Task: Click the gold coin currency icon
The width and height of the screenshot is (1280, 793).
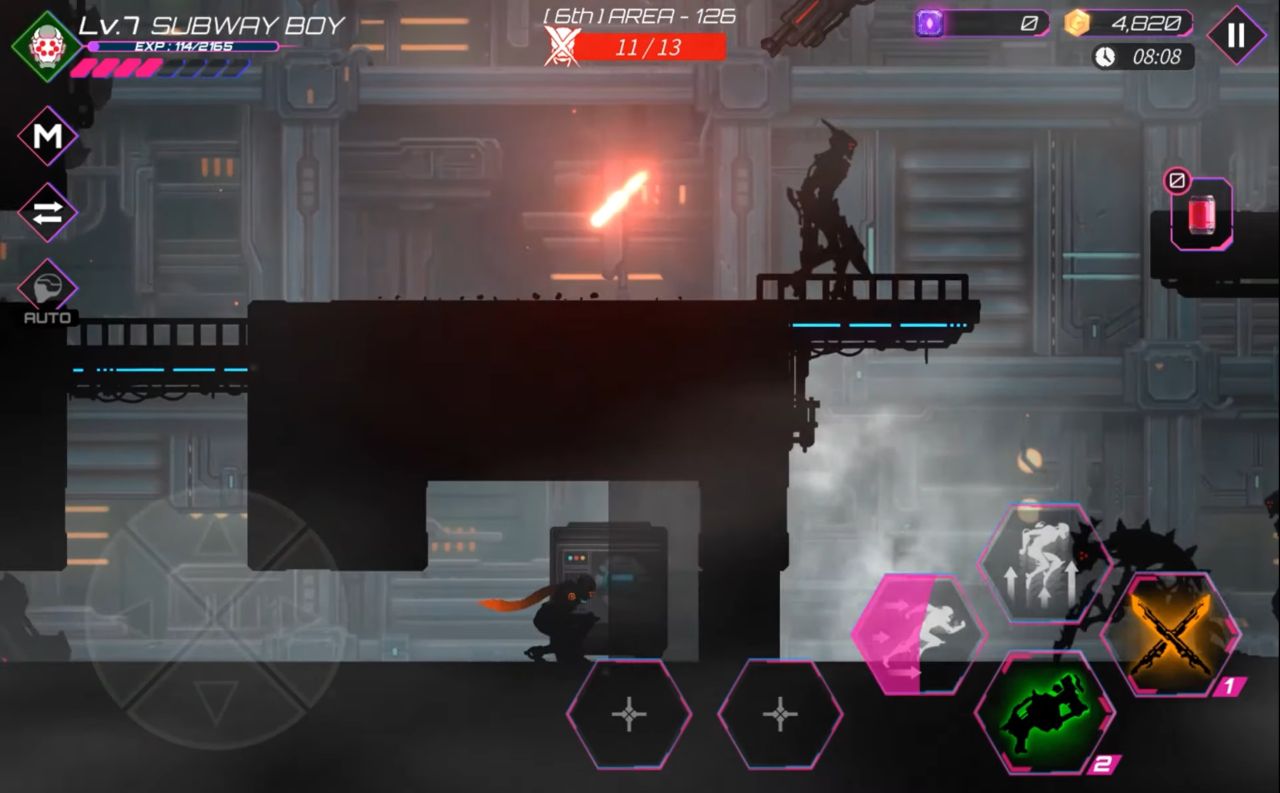Action: 1077,23
